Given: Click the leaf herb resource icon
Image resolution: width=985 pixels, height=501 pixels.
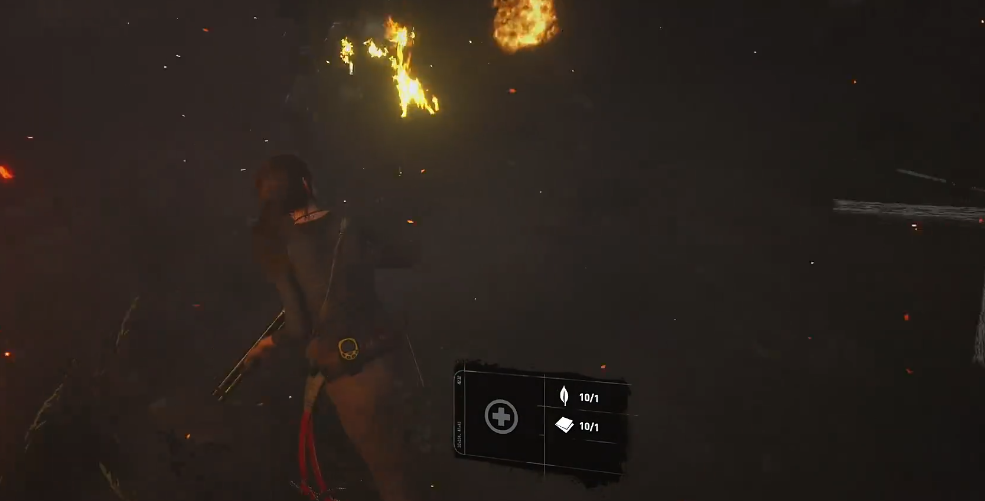Looking at the screenshot, I should pyautogui.click(x=563, y=396).
